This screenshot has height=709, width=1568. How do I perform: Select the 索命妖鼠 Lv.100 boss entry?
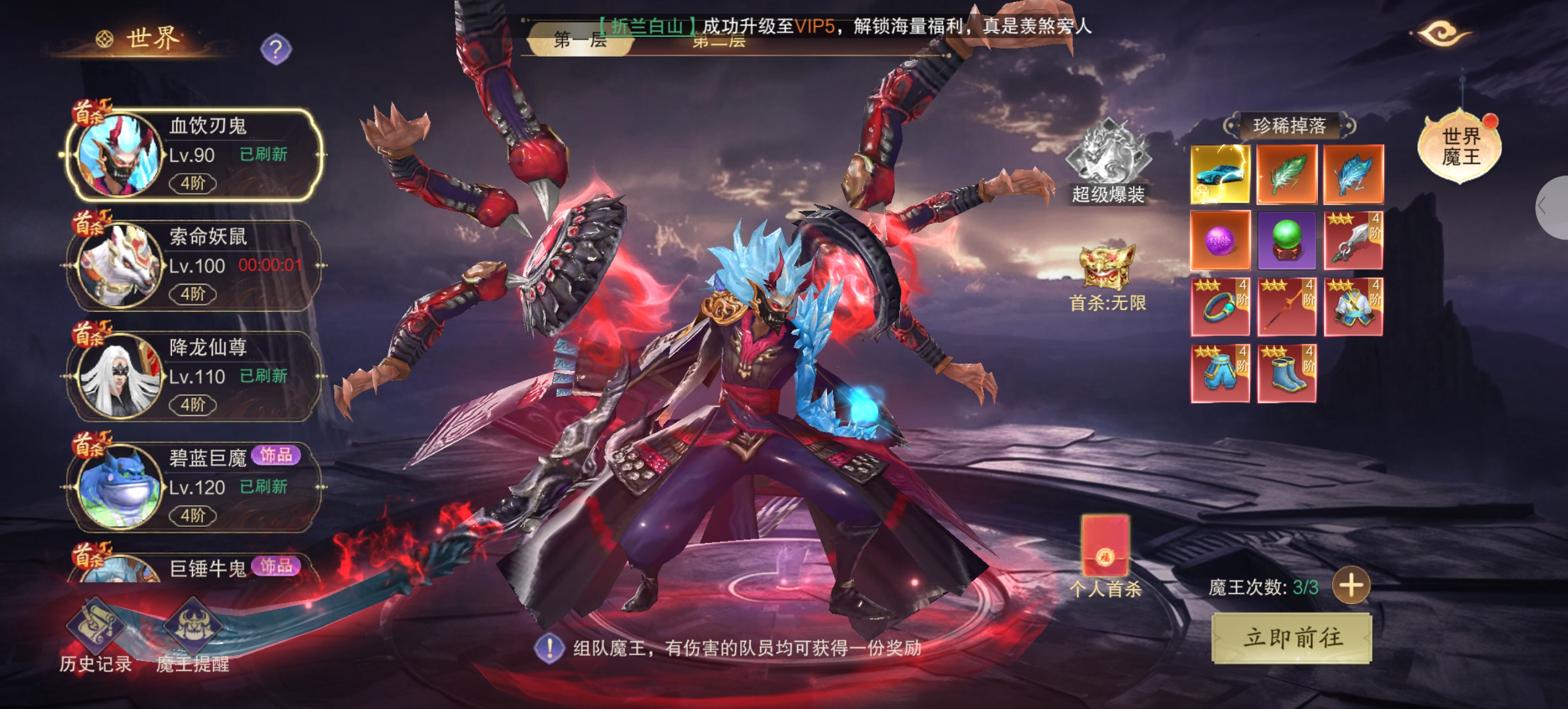pos(195,265)
